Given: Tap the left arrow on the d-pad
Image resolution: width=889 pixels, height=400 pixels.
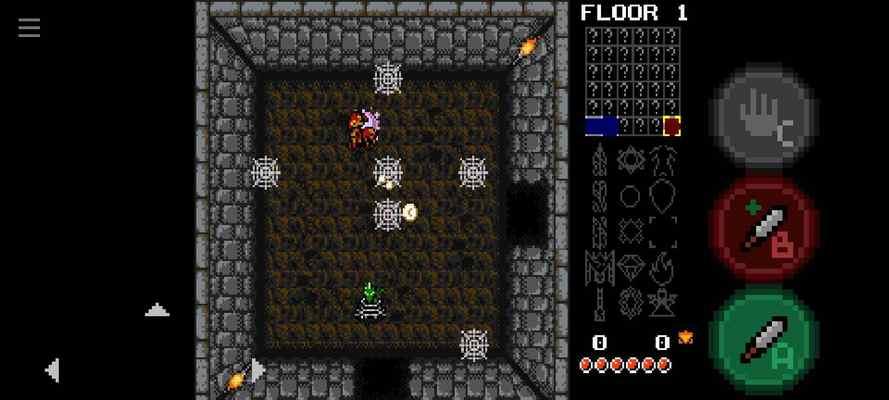Looking at the screenshot, I should 52,370.
